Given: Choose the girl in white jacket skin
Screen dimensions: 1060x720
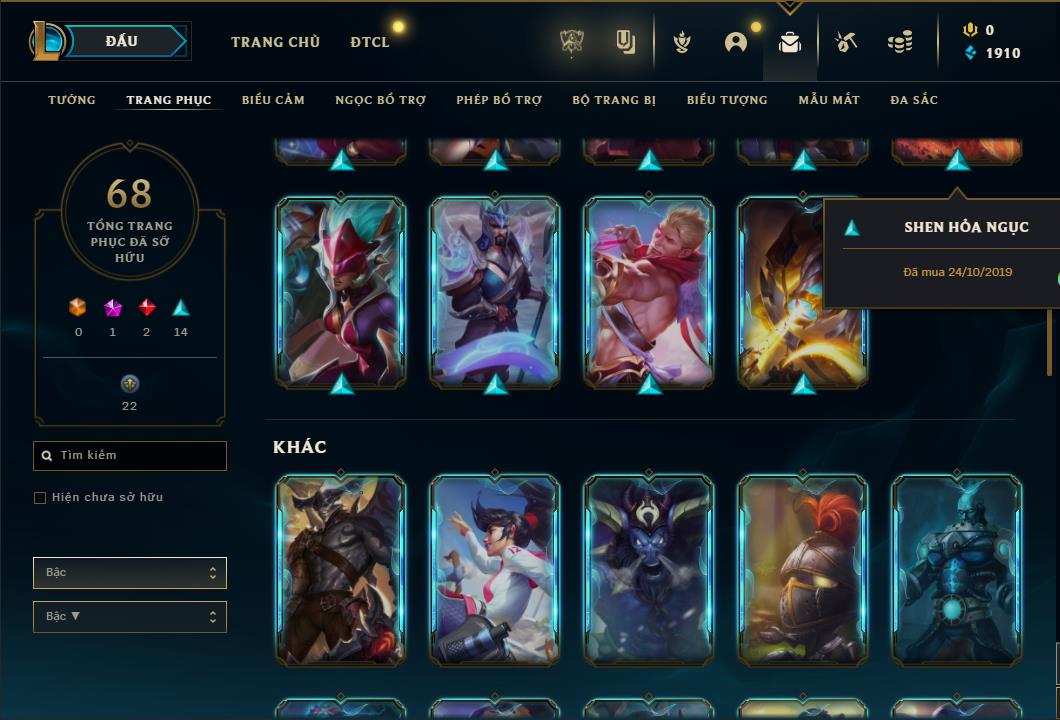Looking at the screenshot, I should pos(495,569).
